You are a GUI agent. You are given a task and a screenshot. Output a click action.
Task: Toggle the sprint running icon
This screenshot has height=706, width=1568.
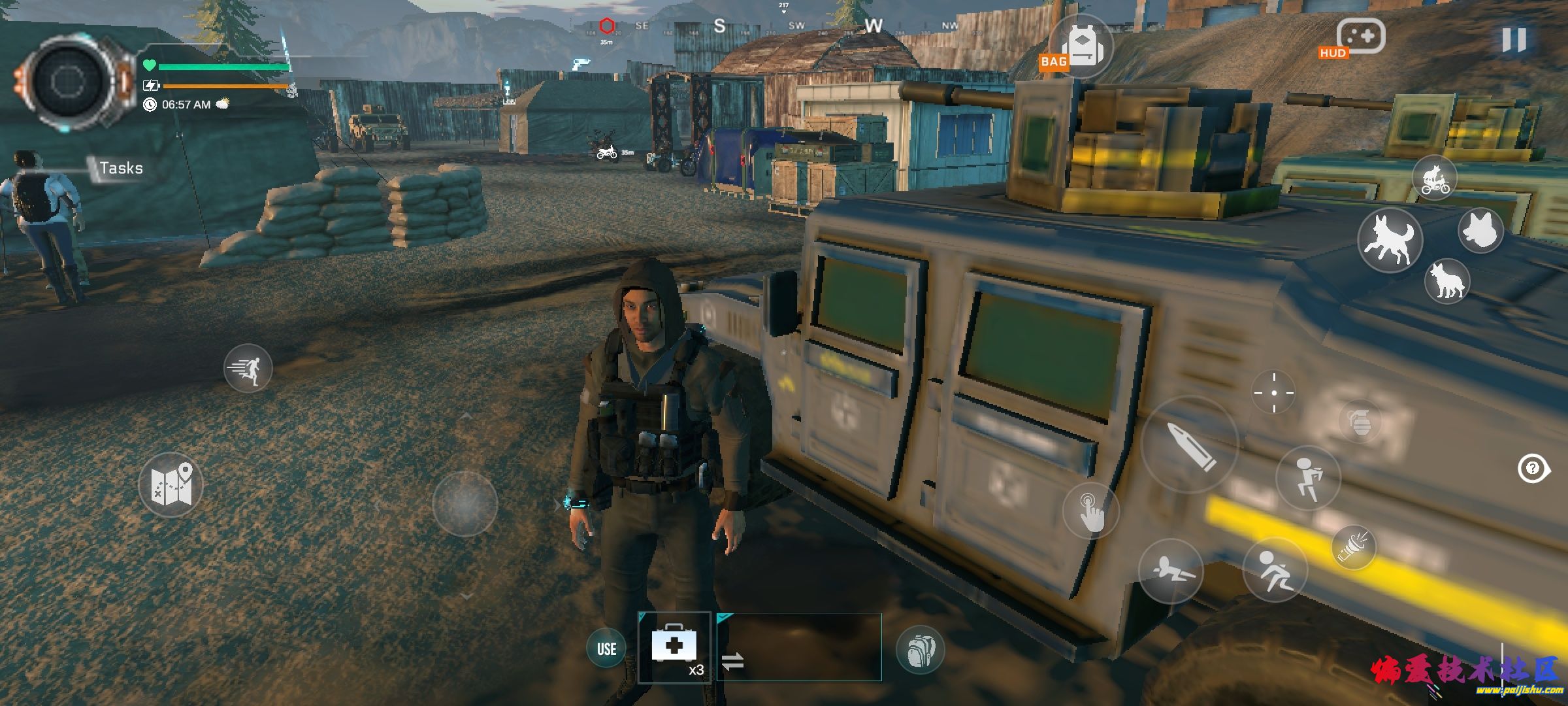tap(248, 368)
